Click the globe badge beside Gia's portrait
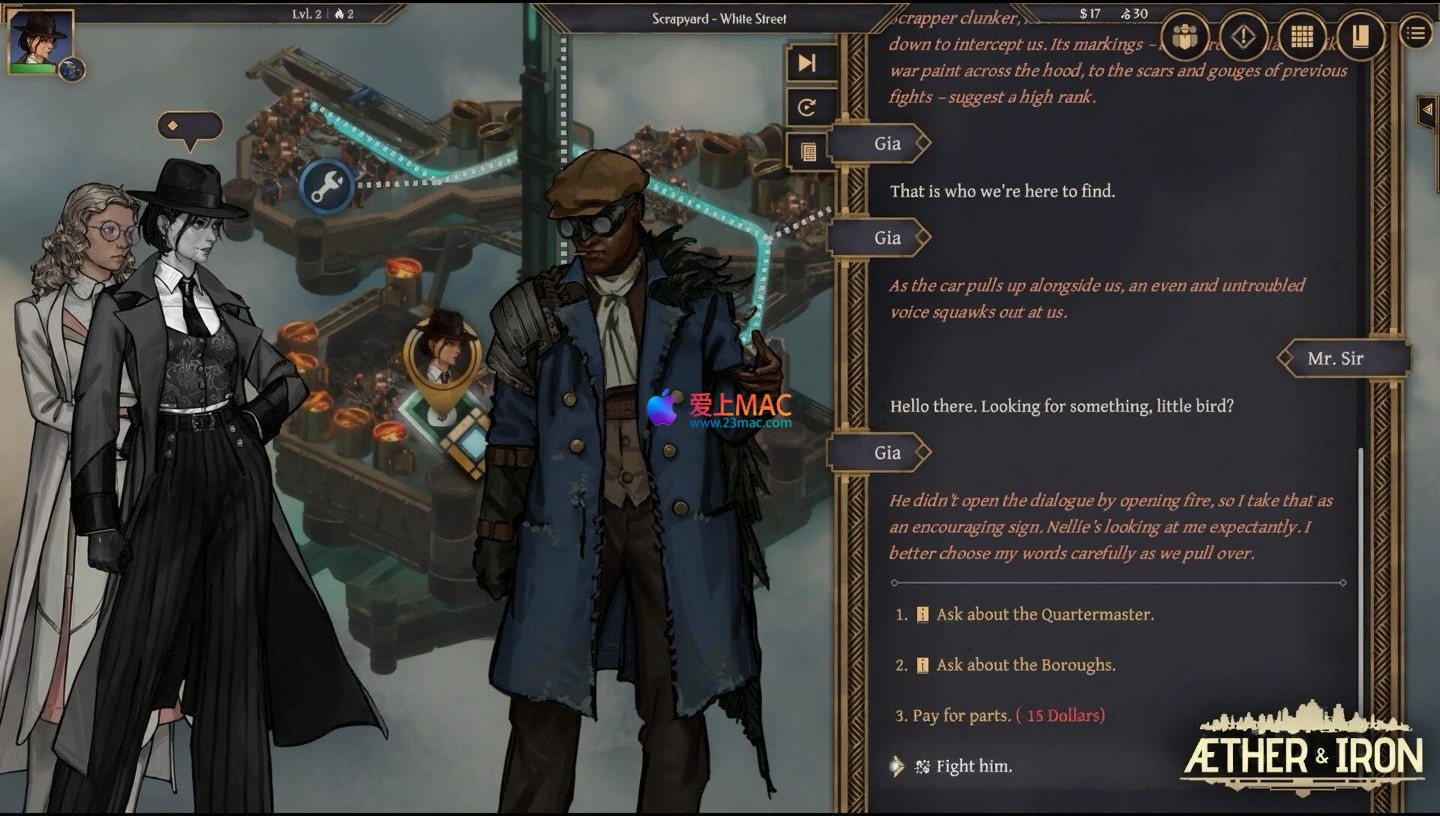Image resolution: width=1440 pixels, height=816 pixels. pyautogui.click(x=72, y=69)
